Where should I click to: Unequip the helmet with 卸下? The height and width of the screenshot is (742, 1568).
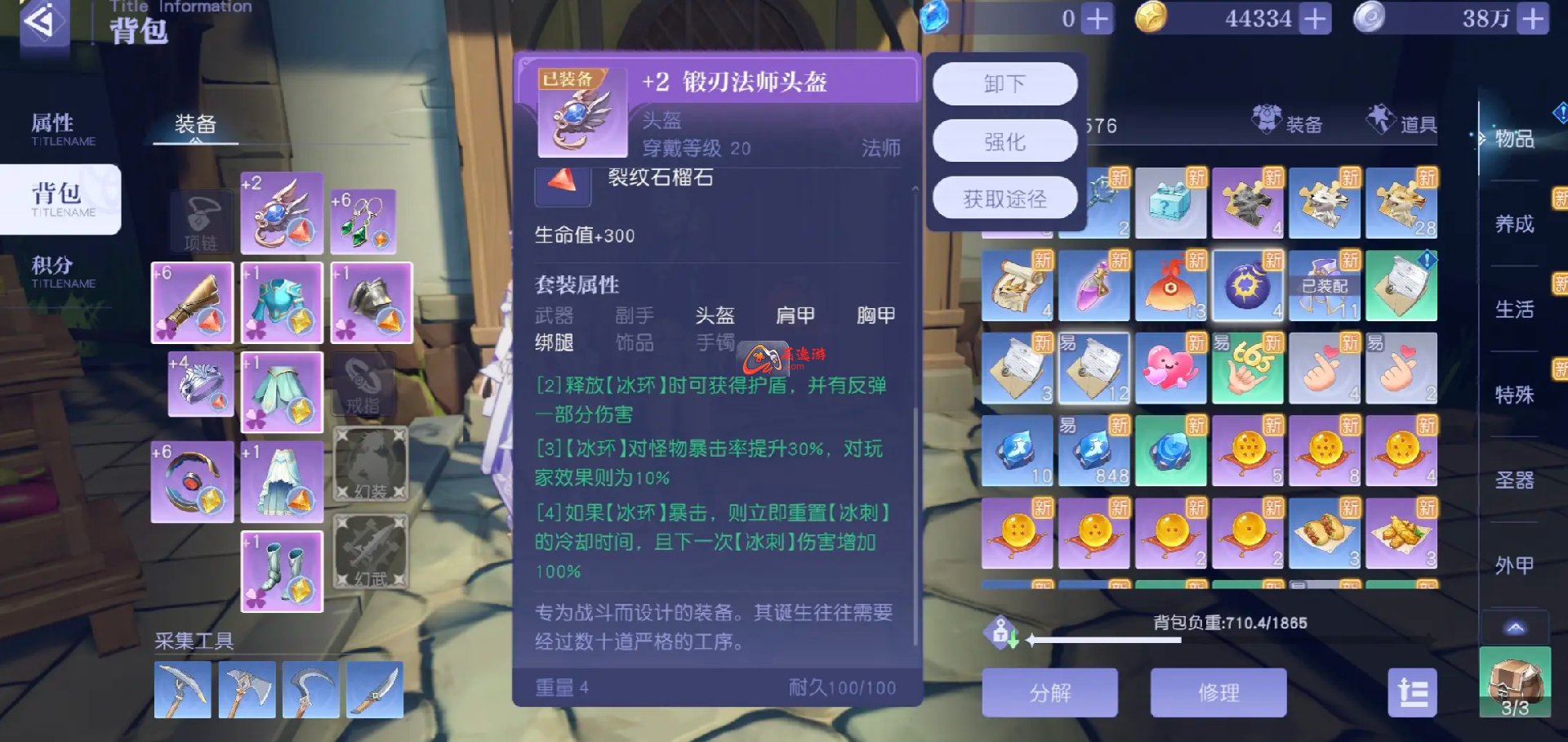[1004, 83]
